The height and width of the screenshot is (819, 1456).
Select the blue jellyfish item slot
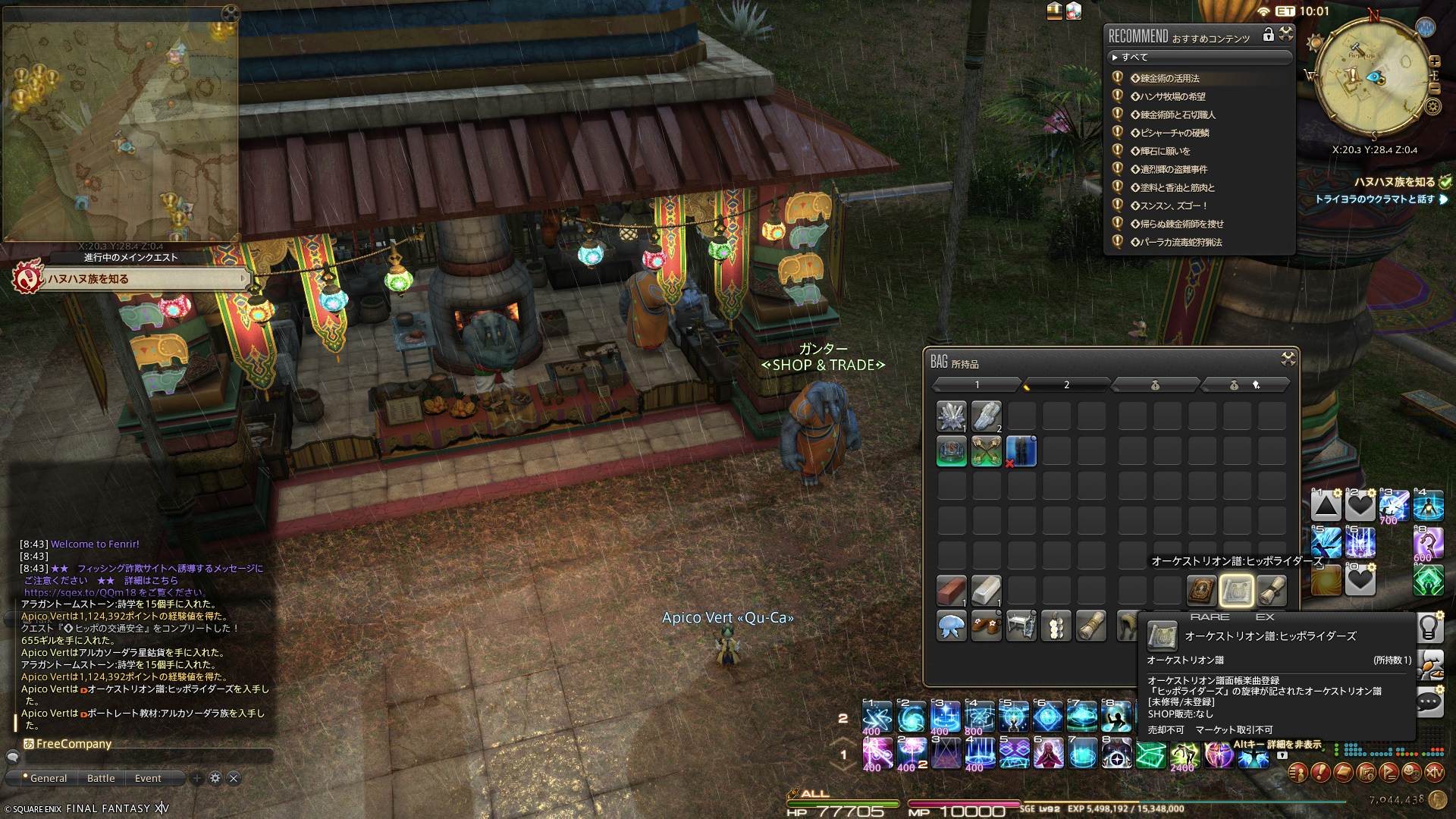coord(951,626)
